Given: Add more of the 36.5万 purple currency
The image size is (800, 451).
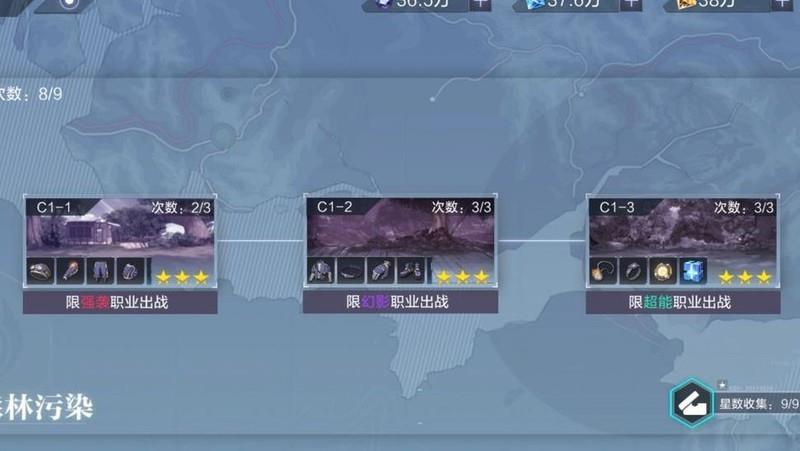Looking at the screenshot, I should point(479,3).
